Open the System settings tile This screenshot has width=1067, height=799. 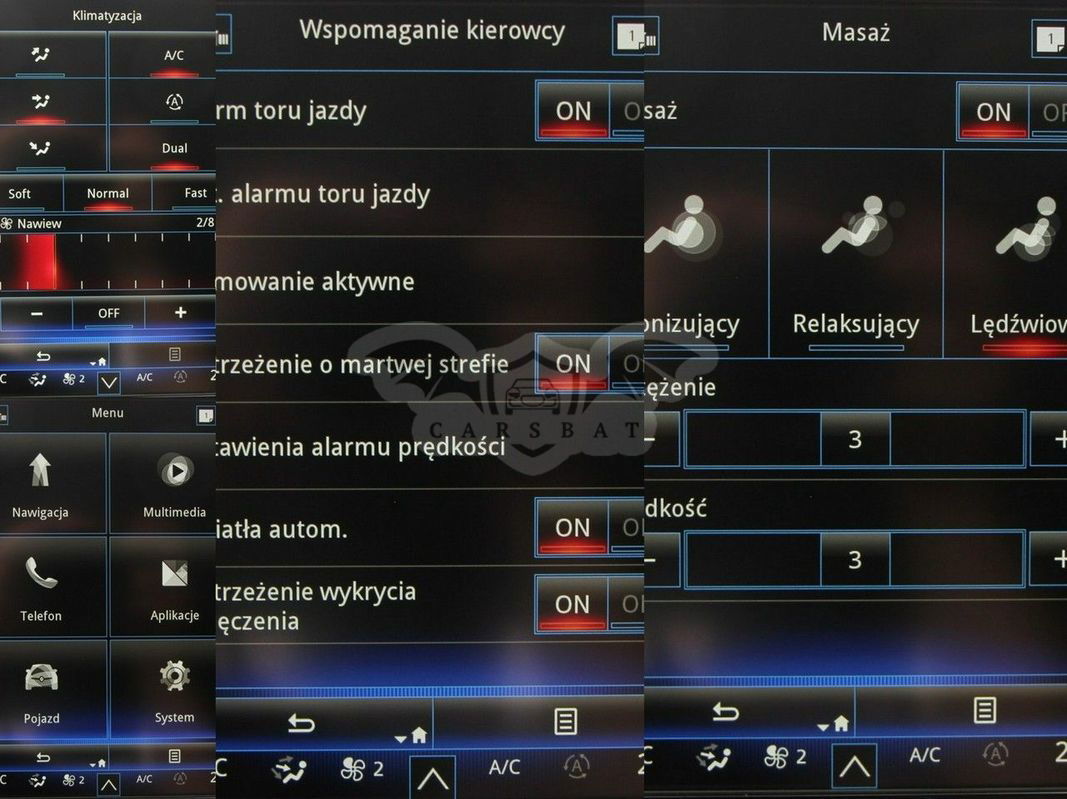[174, 690]
